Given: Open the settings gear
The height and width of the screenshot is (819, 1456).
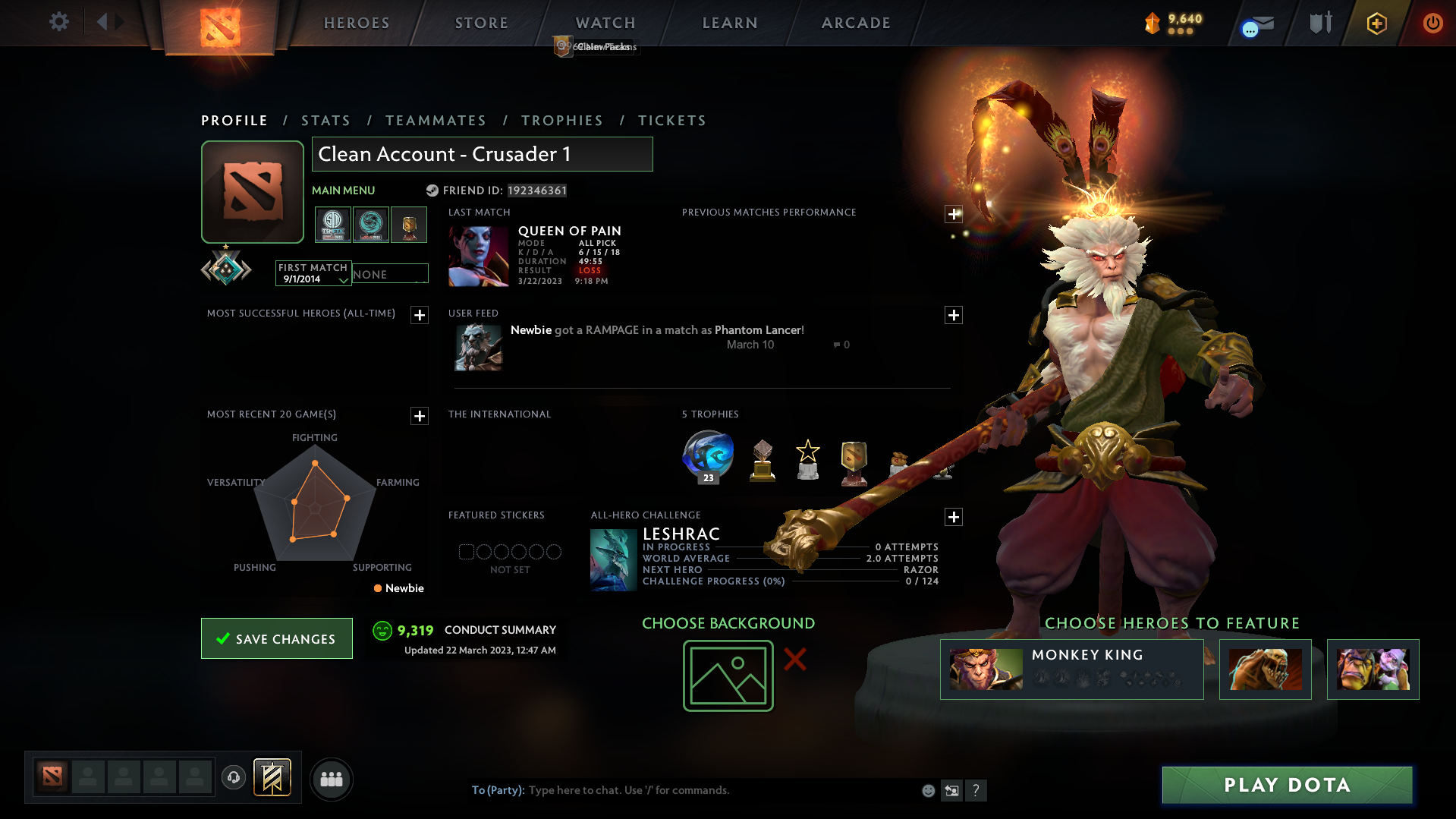Looking at the screenshot, I should (x=58, y=22).
